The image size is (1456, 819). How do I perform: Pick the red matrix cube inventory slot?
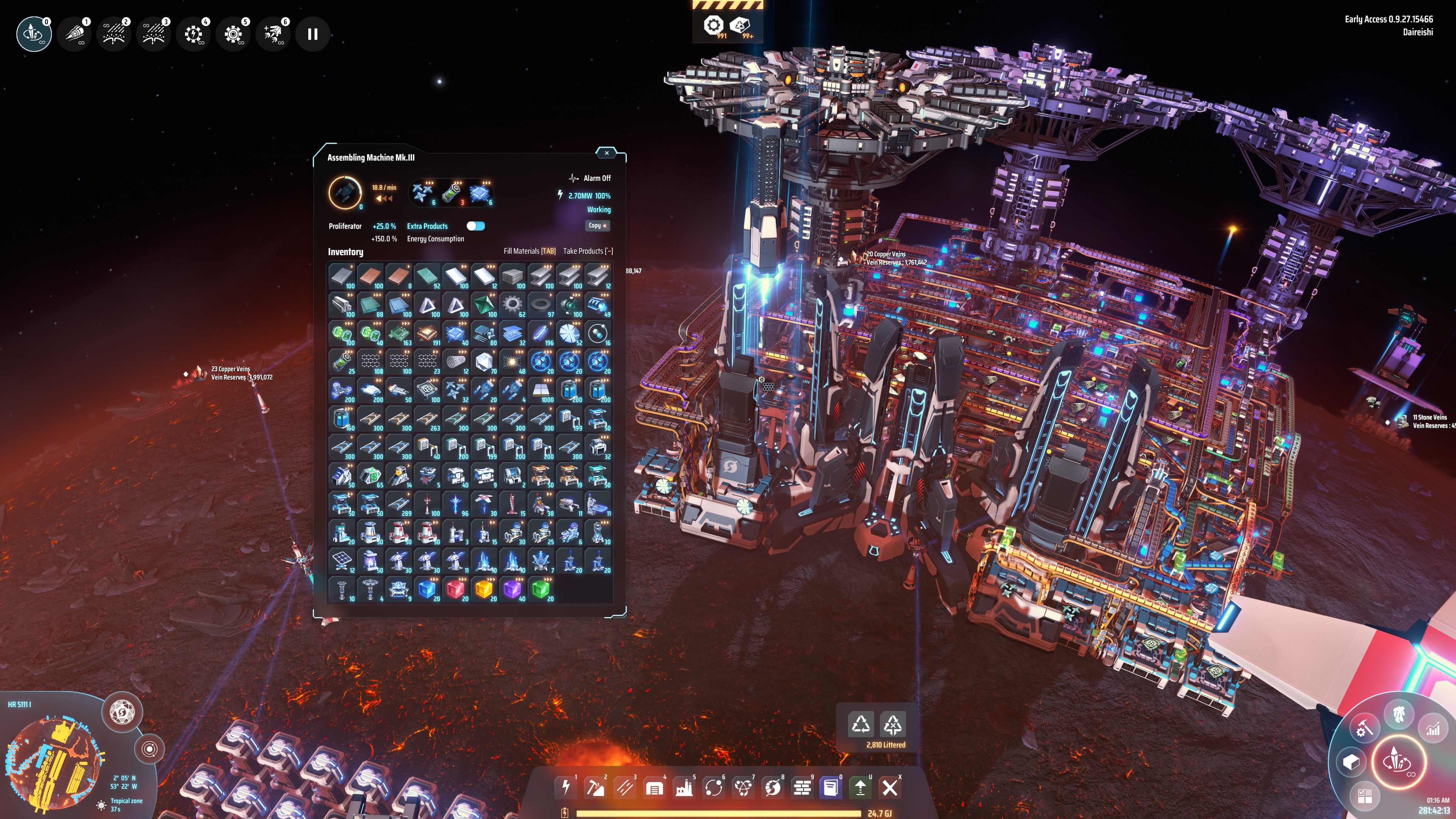[455, 590]
